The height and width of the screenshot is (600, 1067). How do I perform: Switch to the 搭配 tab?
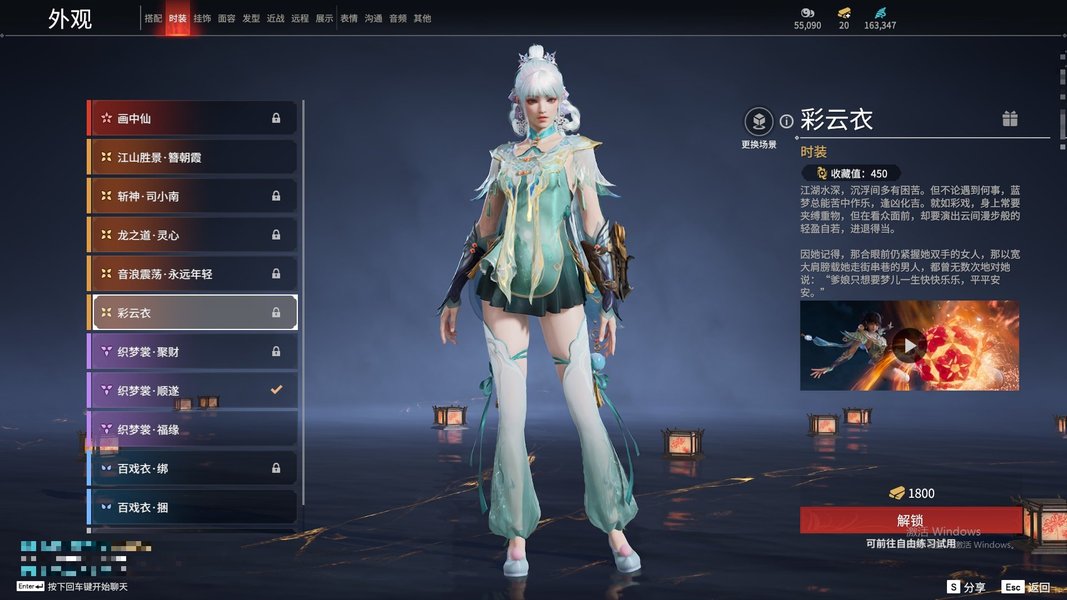click(x=153, y=18)
